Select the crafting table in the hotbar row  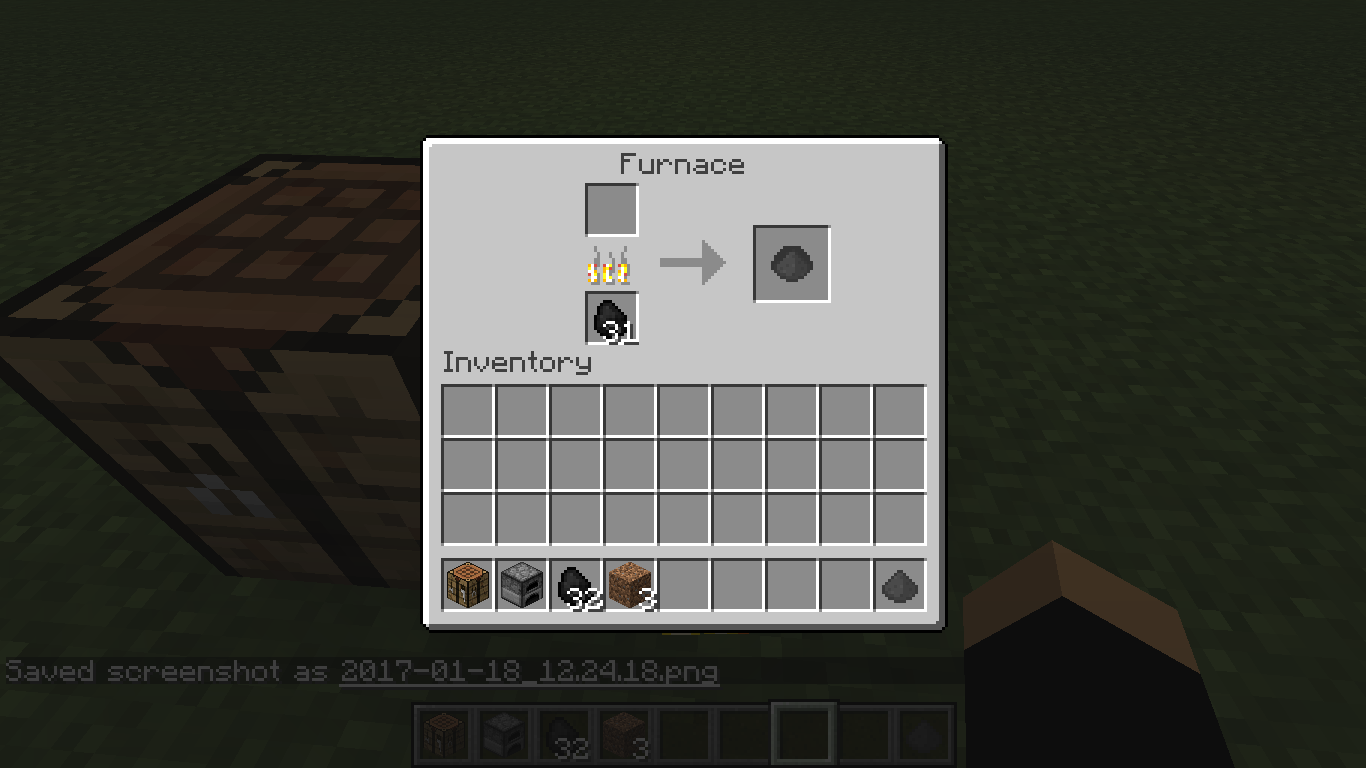pyautogui.click(x=466, y=586)
